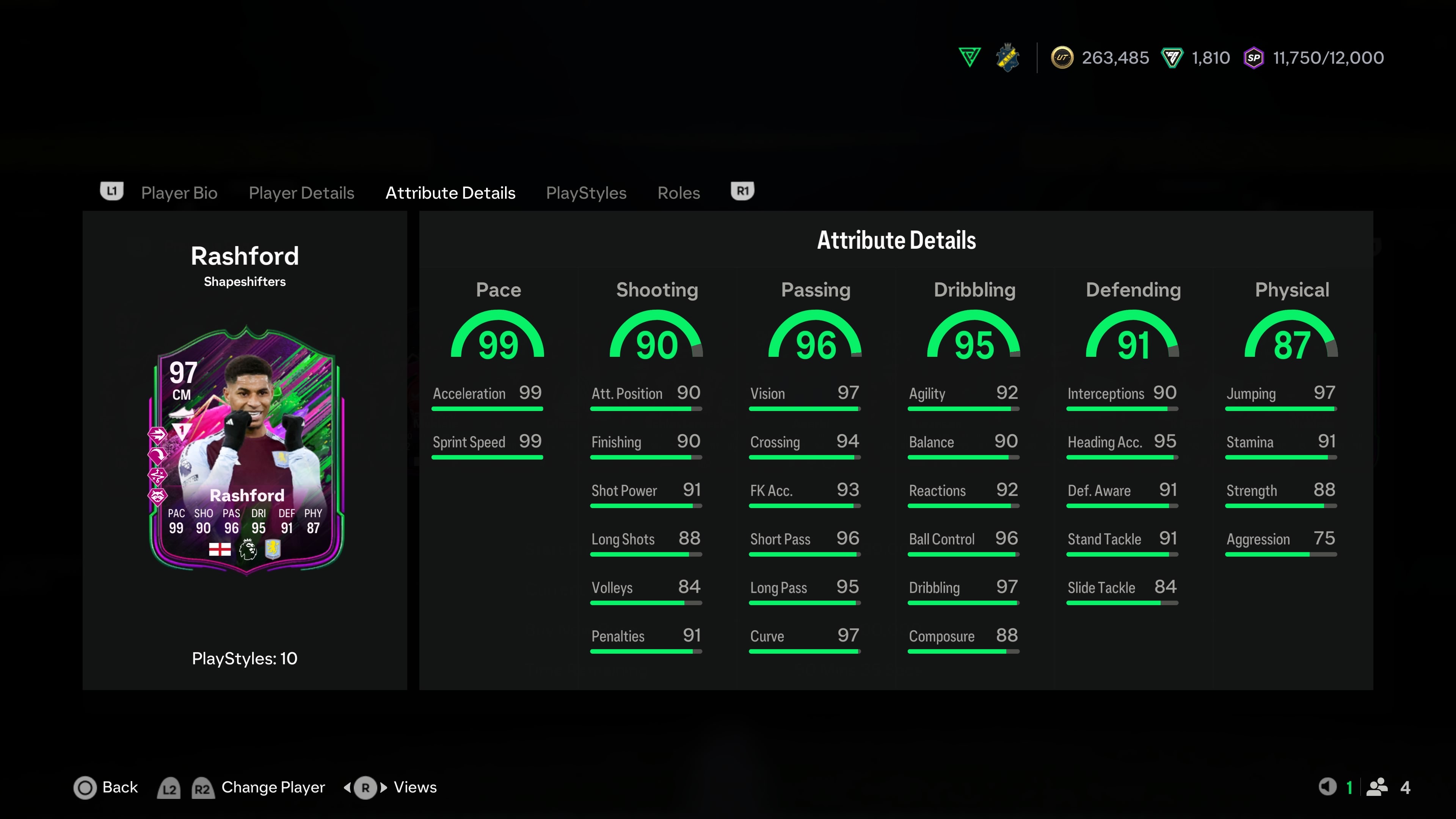This screenshot has height=819, width=1456.
Task: Open the online friends icon
Action: click(x=1377, y=787)
